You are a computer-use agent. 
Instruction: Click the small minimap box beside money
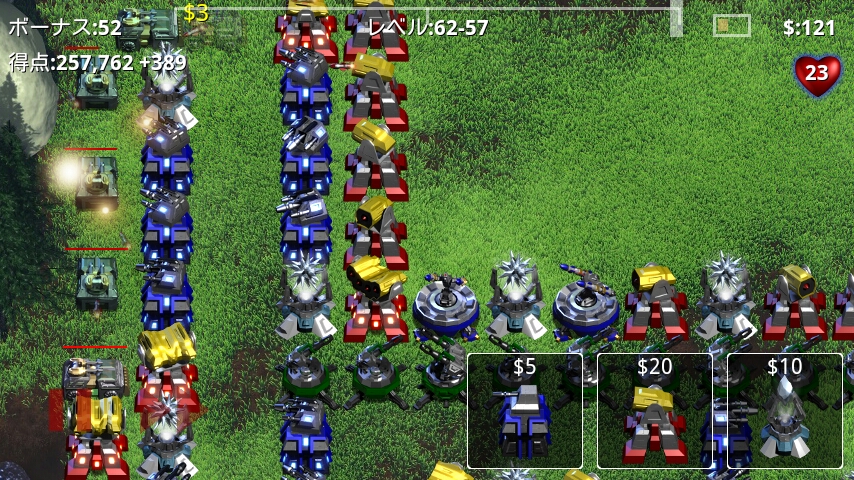click(732, 25)
